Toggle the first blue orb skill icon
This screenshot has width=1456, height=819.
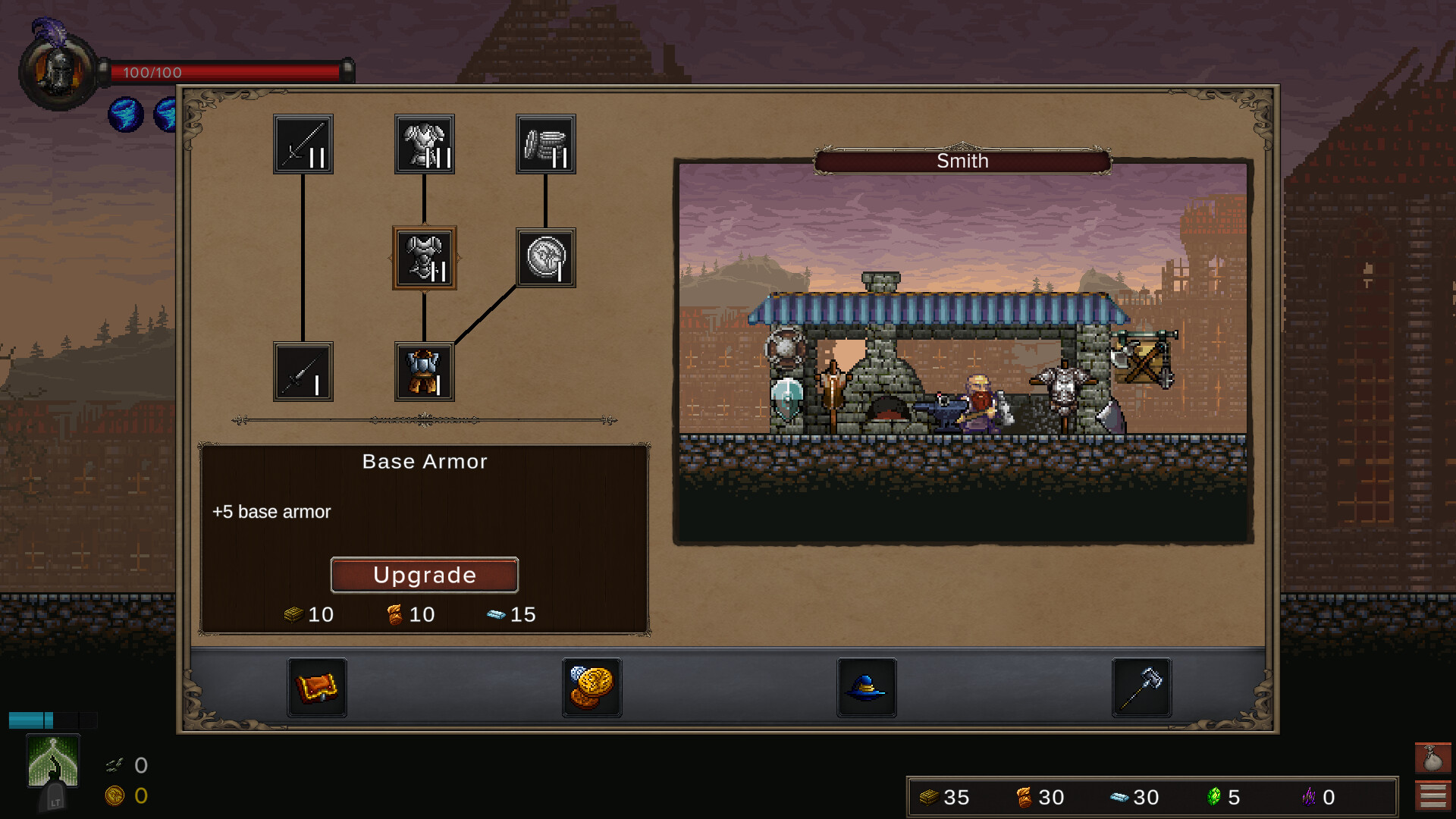124,115
